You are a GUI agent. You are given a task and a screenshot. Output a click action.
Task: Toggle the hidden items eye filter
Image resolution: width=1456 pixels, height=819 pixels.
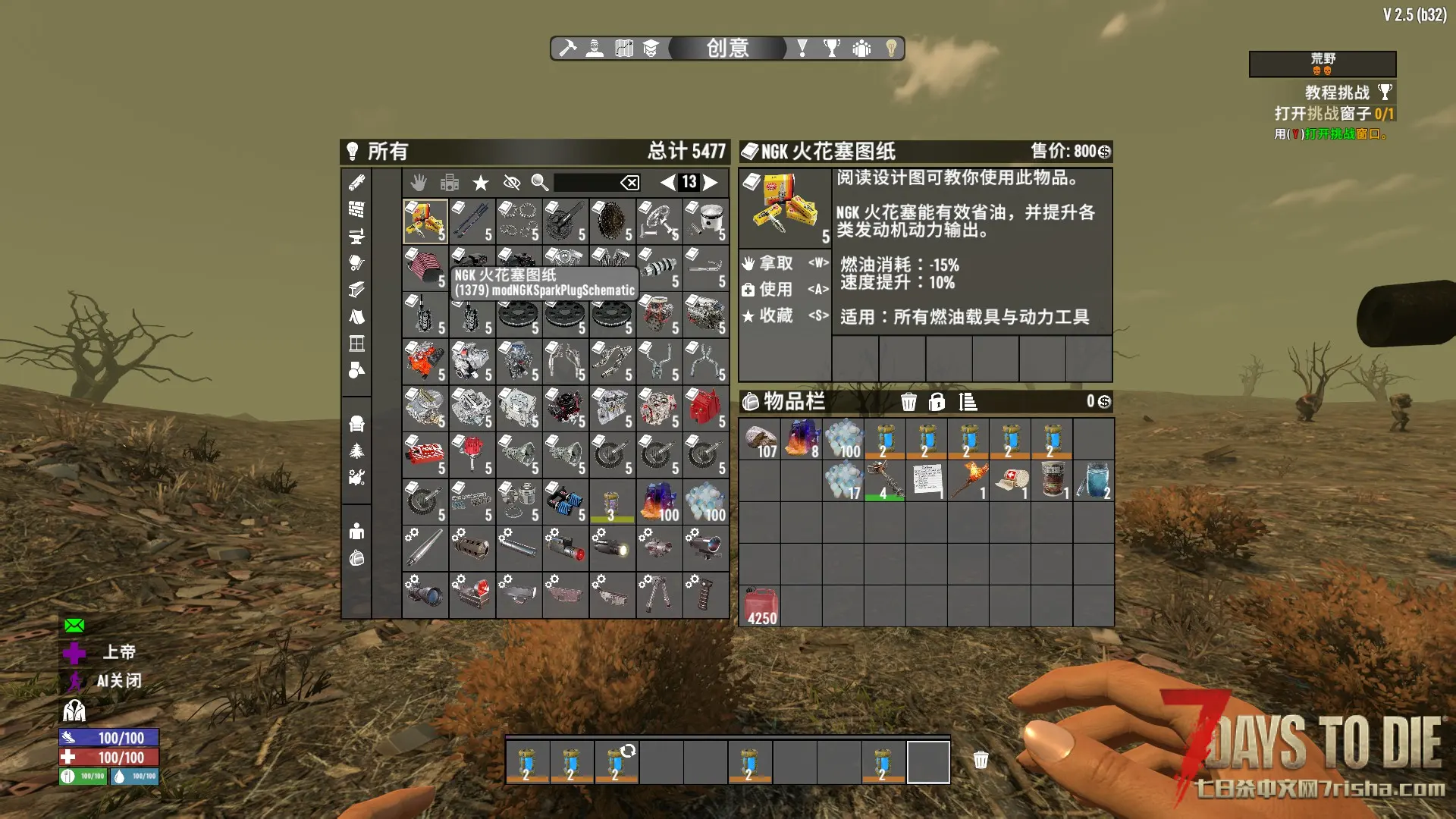[512, 182]
